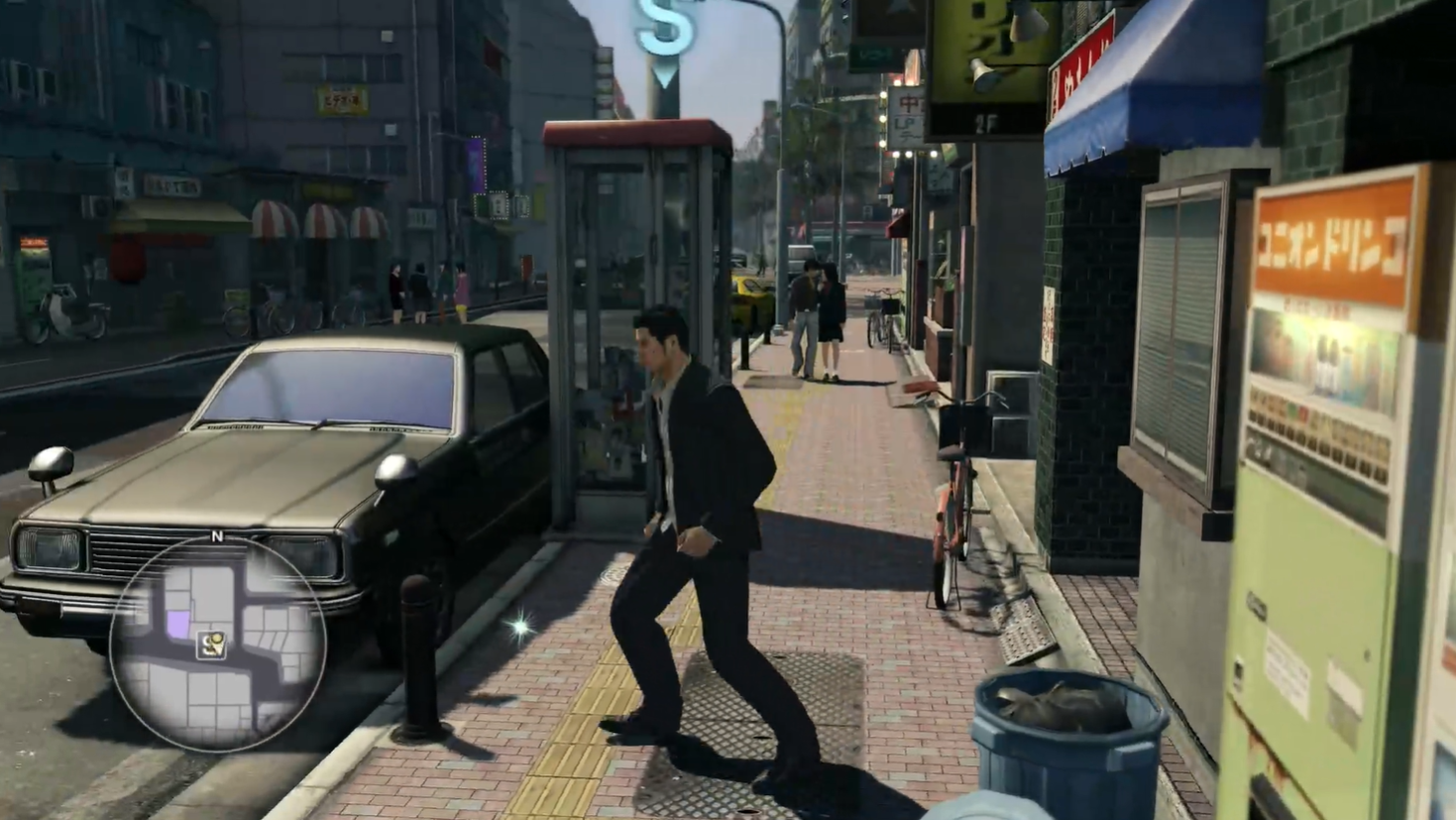Viewport: 1456px width, 820px height.
Task: Select the yellow S marker on the minimap
Action: [211, 646]
